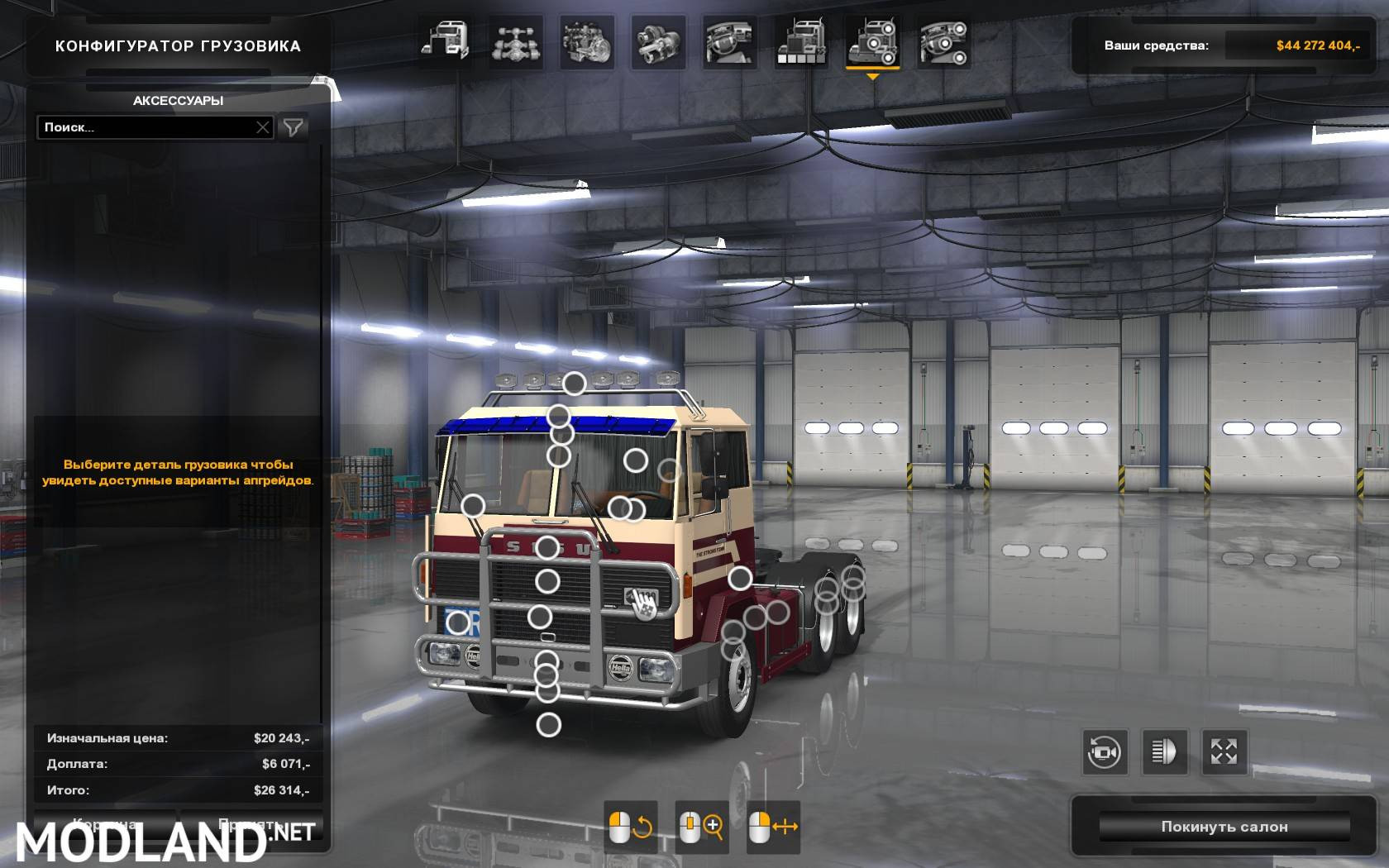Clear the search field with X
This screenshot has width=1389, height=868.
point(263,127)
